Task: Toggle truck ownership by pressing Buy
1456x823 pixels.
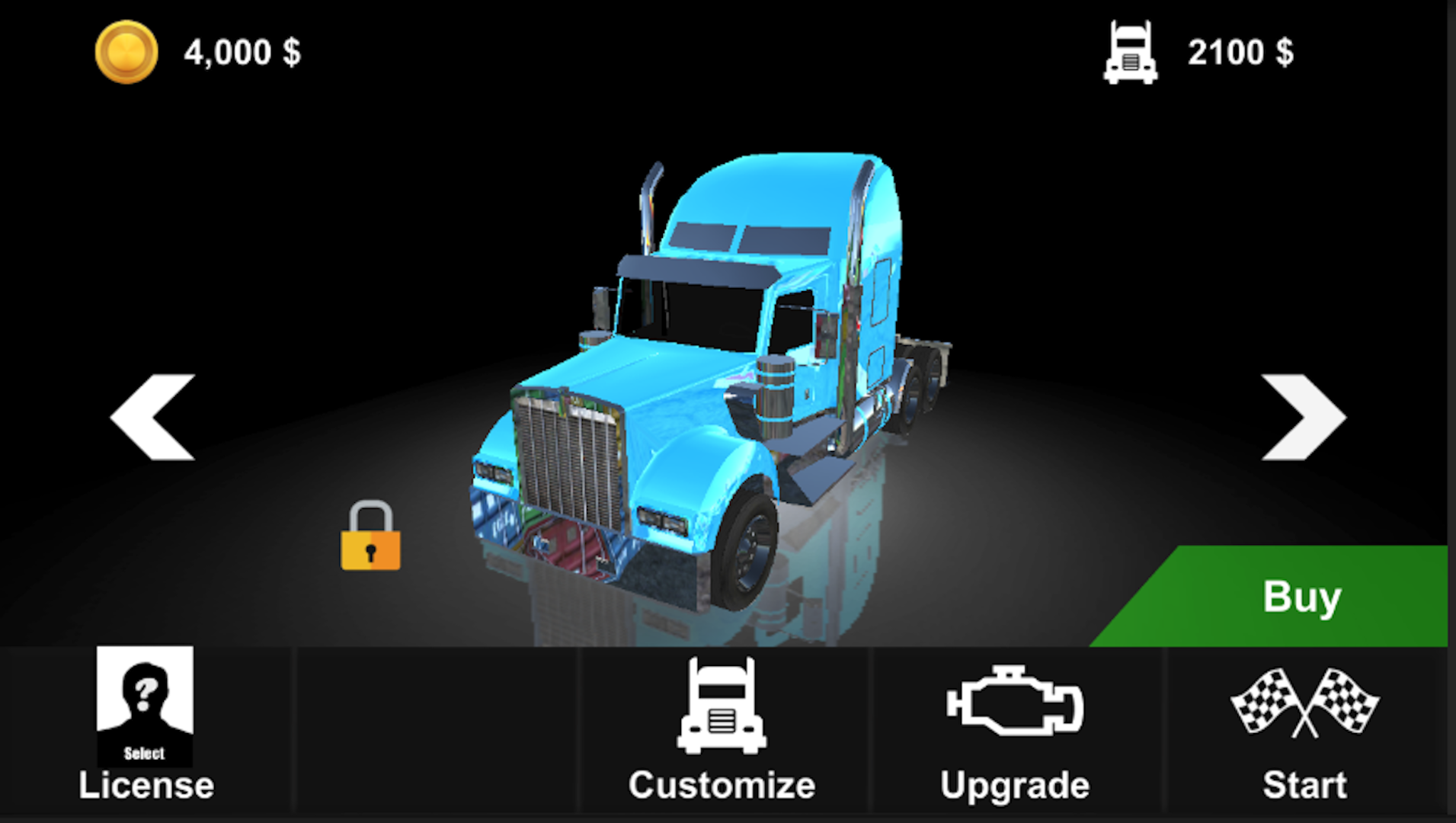Action: (x=1301, y=598)
